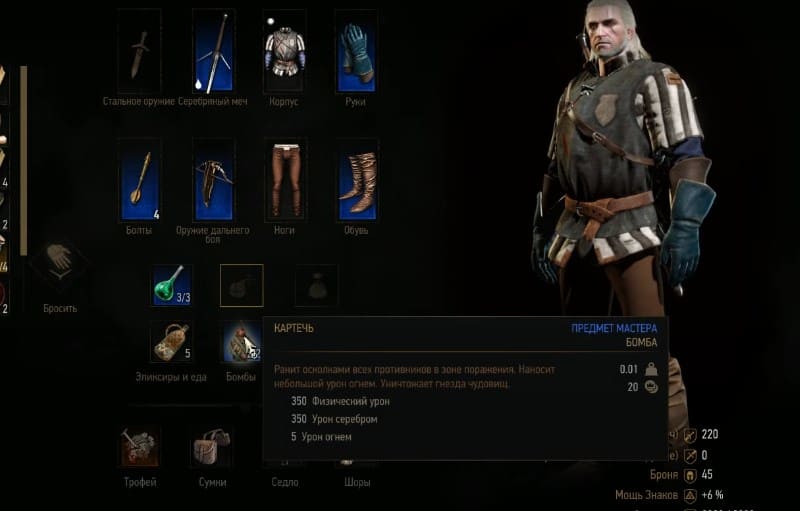800x511 pixels.
Task: Click the boots (Обувь) slot
Action: point(356,180)
